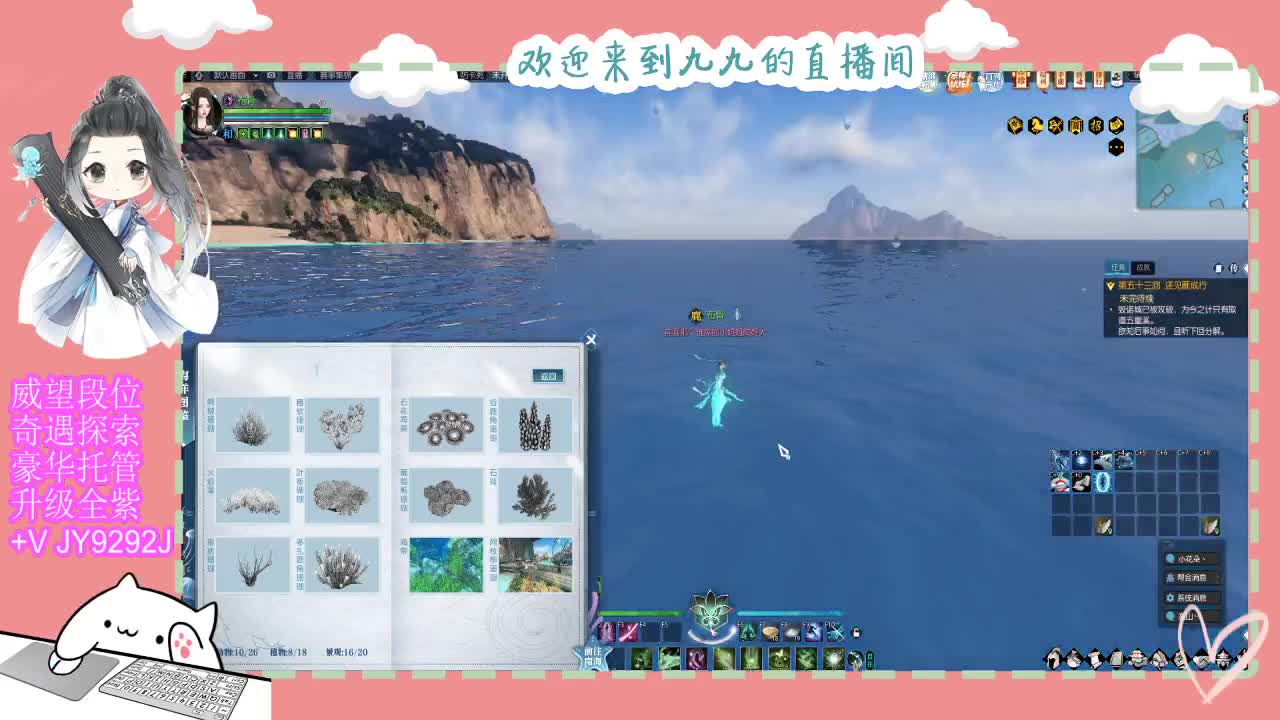1280x720 pixels.
Task: Click the 系统消息 gear shortcut in the chat panel
Action: pos(1190,597)
